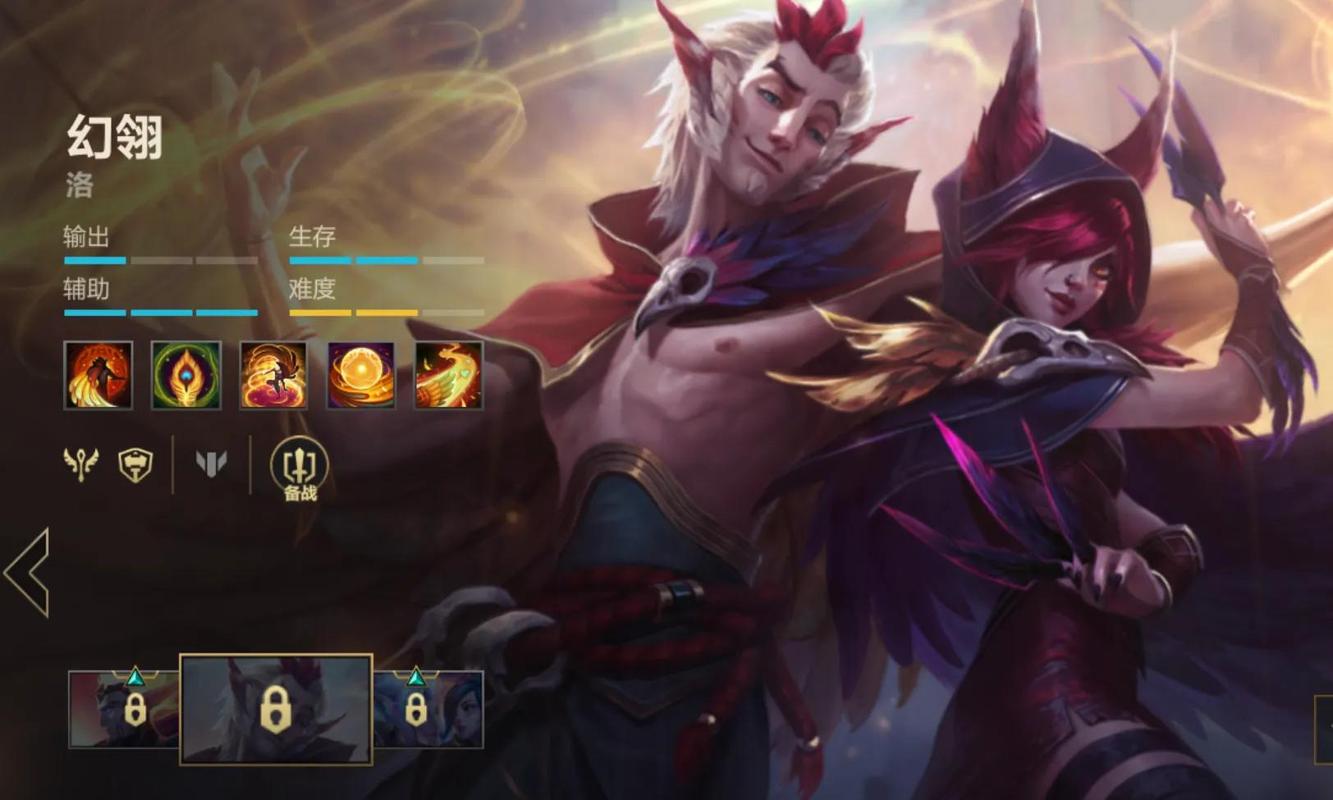
Task: Click the winged support role icon
Action: tap(81, 463)
